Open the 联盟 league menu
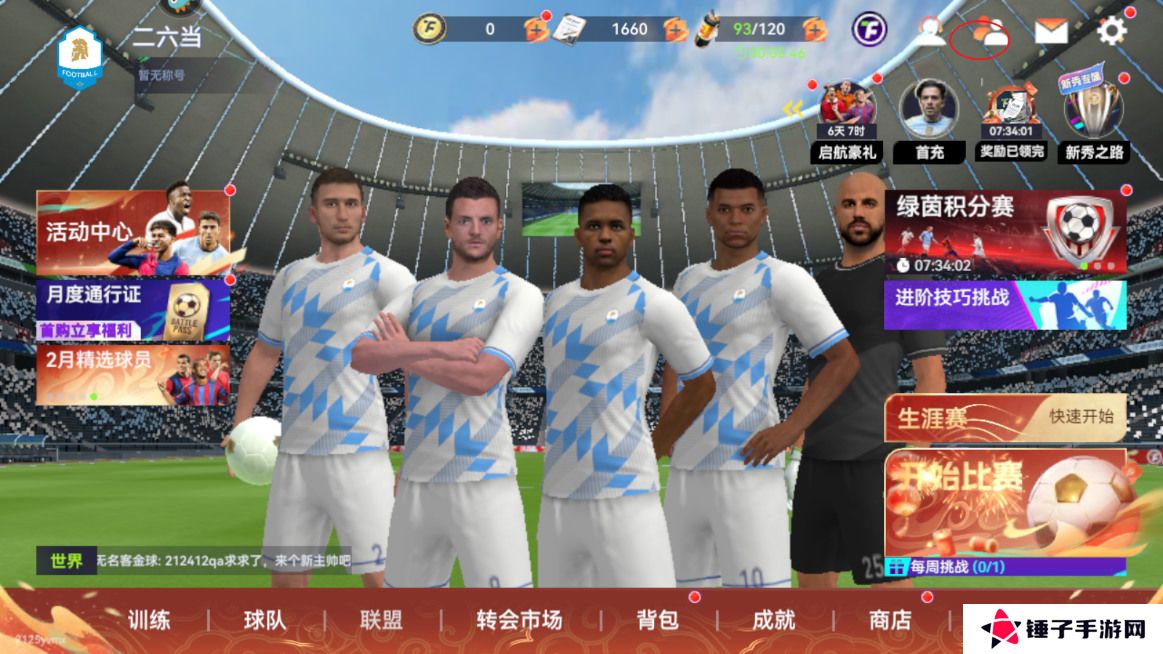 click(x=381, y=620)
